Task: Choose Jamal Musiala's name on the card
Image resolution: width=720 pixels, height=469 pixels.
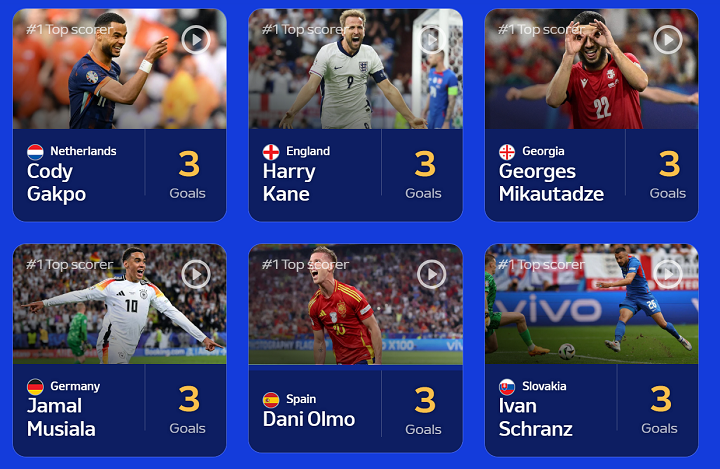Action: 62,417
